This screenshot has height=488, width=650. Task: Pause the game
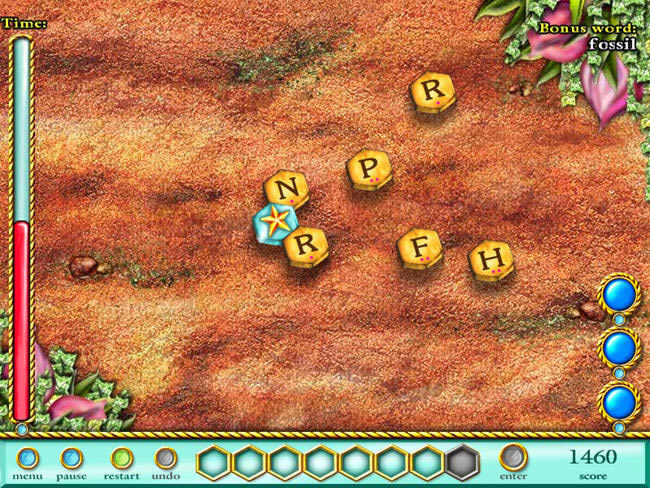click(x=71, y=459)
